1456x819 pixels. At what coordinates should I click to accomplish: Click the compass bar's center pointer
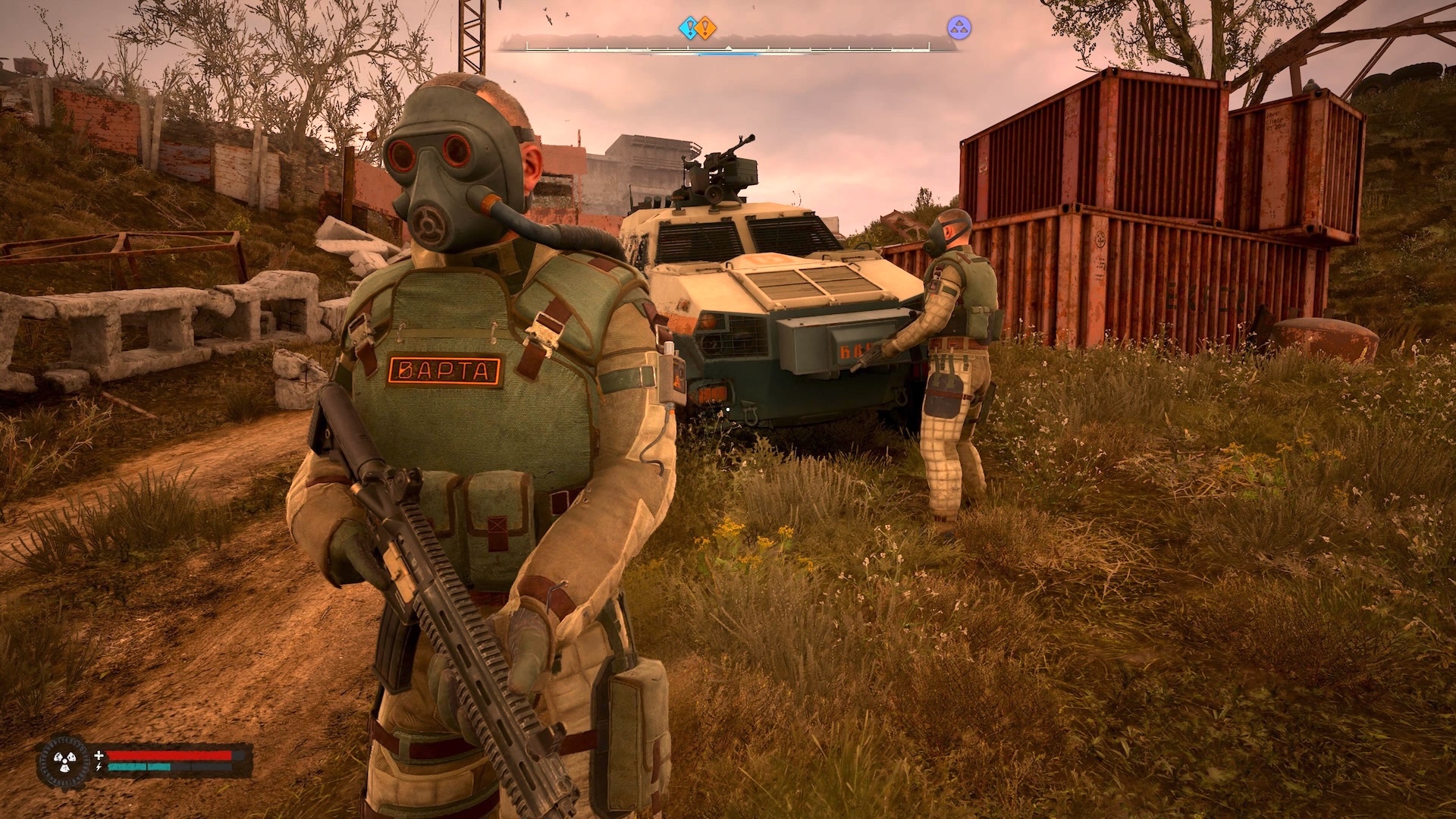728,48
